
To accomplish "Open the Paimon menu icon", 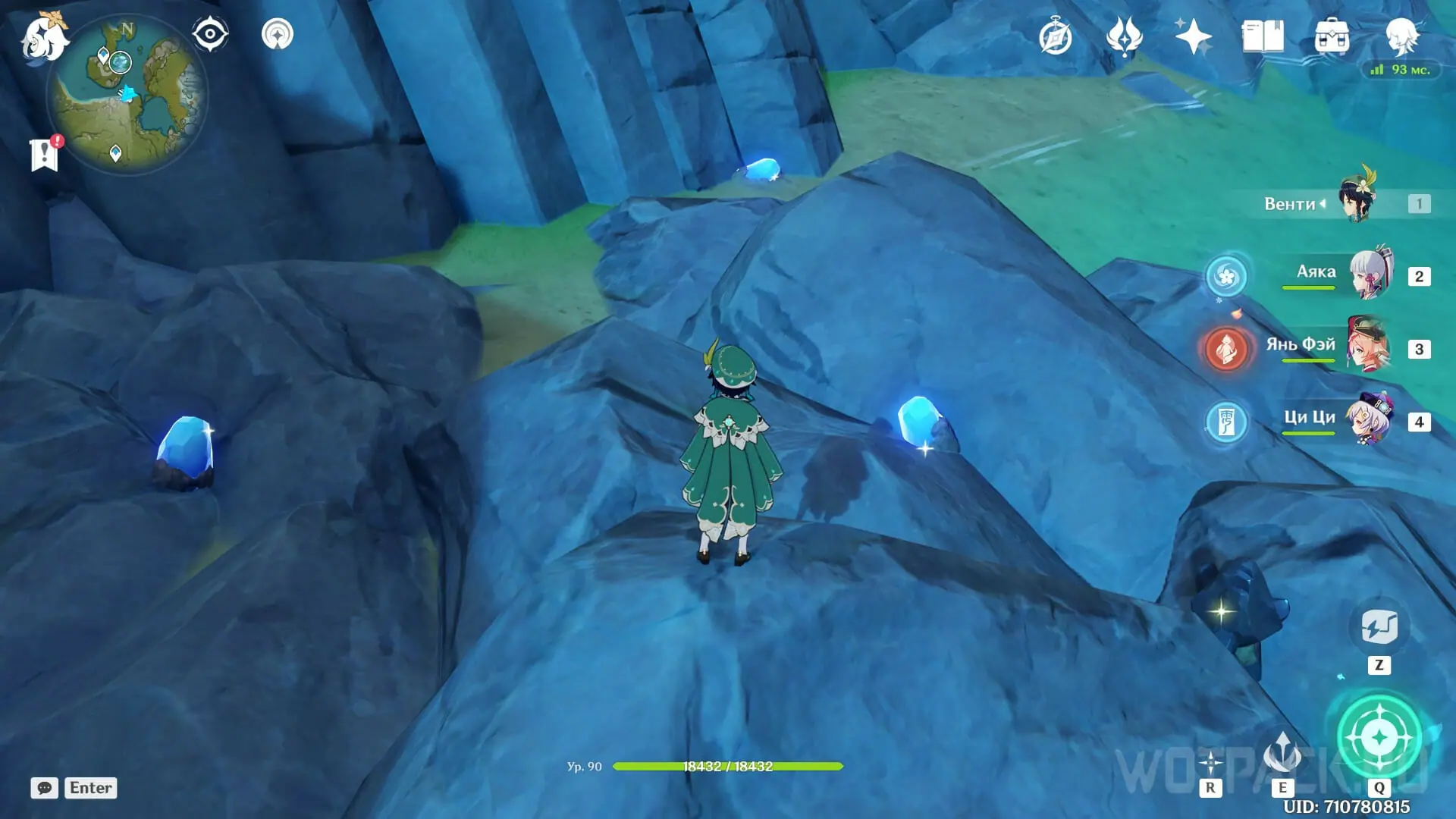I will pos(43,36).
